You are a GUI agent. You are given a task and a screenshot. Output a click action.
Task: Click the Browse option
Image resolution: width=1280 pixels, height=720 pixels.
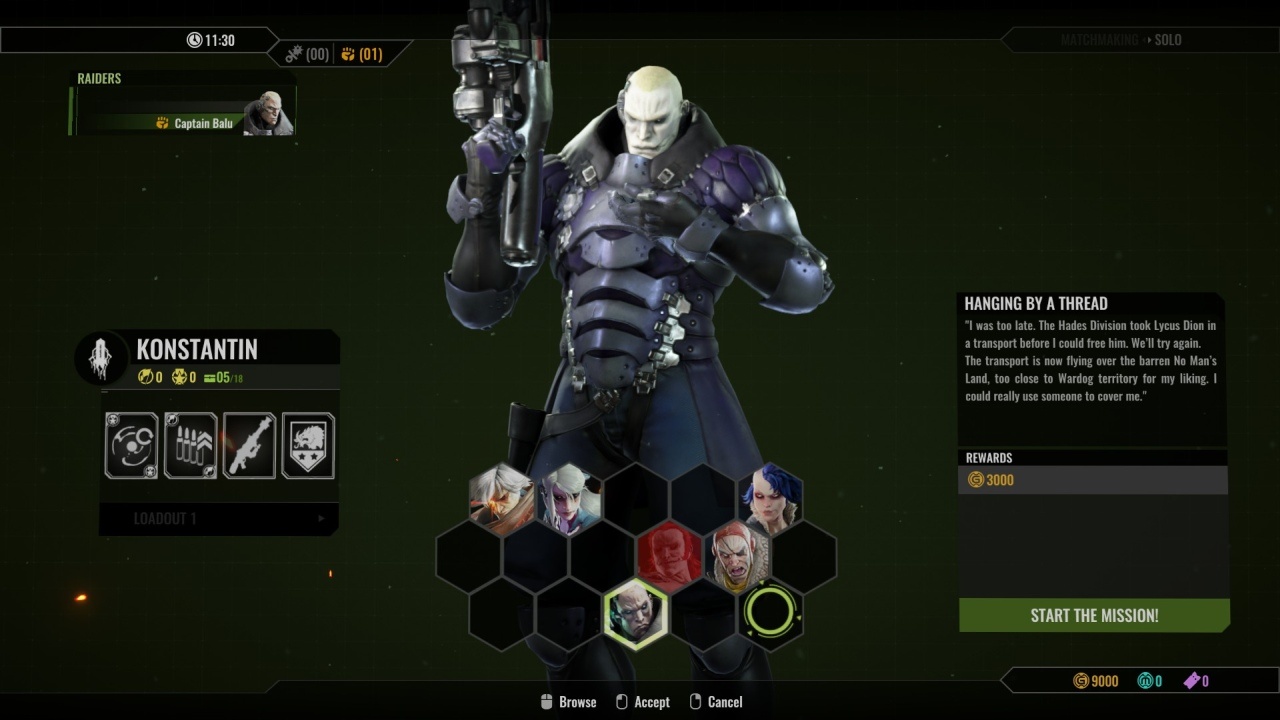567,702
